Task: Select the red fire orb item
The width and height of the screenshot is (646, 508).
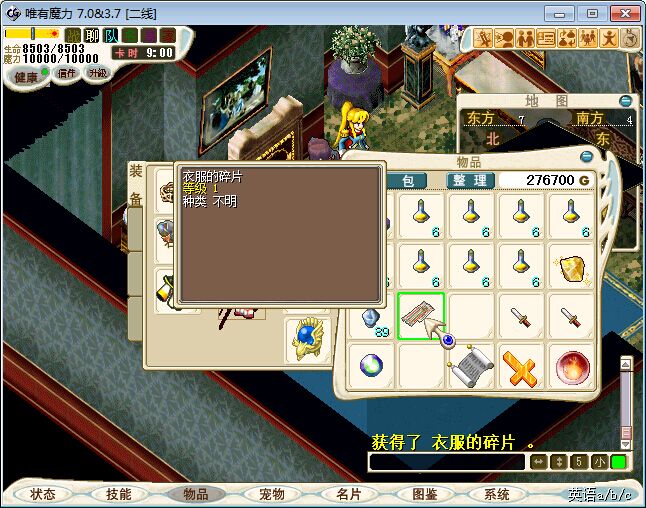Action: point(571,367)
